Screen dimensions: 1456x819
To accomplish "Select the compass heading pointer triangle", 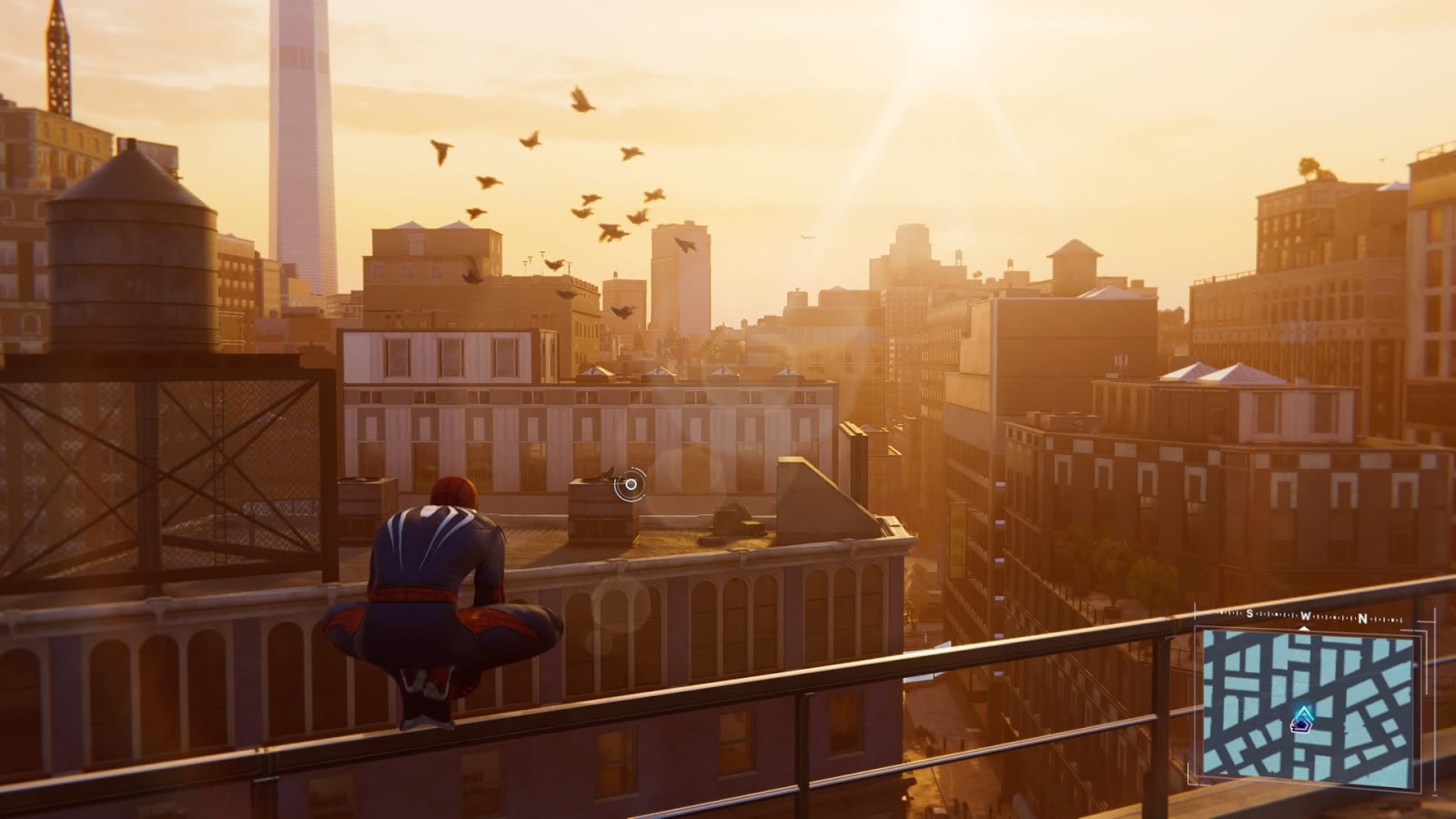I will click(x=1303, y=629).
